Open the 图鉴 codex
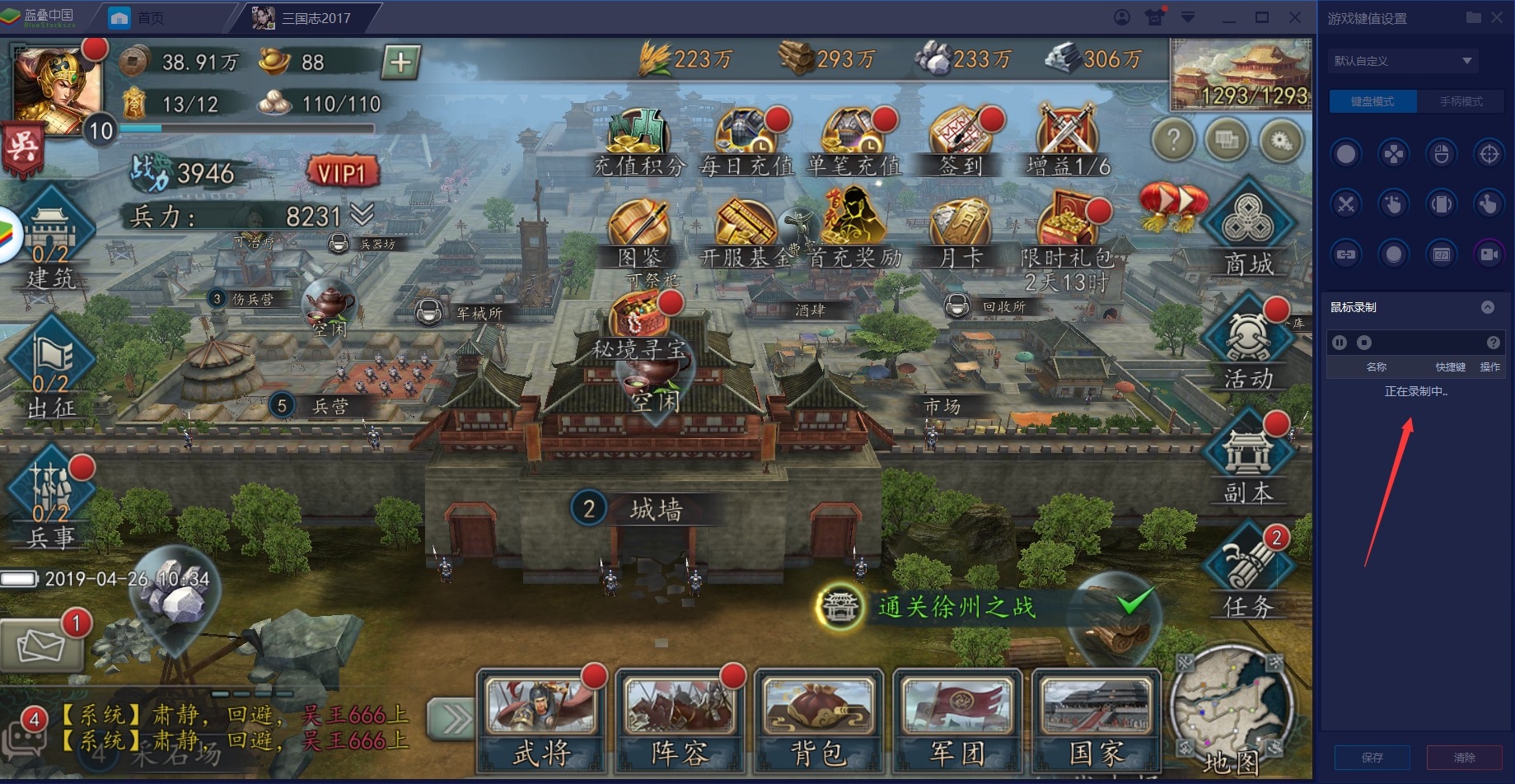This screenshot has width=1515, height=784. pos(639,233)
